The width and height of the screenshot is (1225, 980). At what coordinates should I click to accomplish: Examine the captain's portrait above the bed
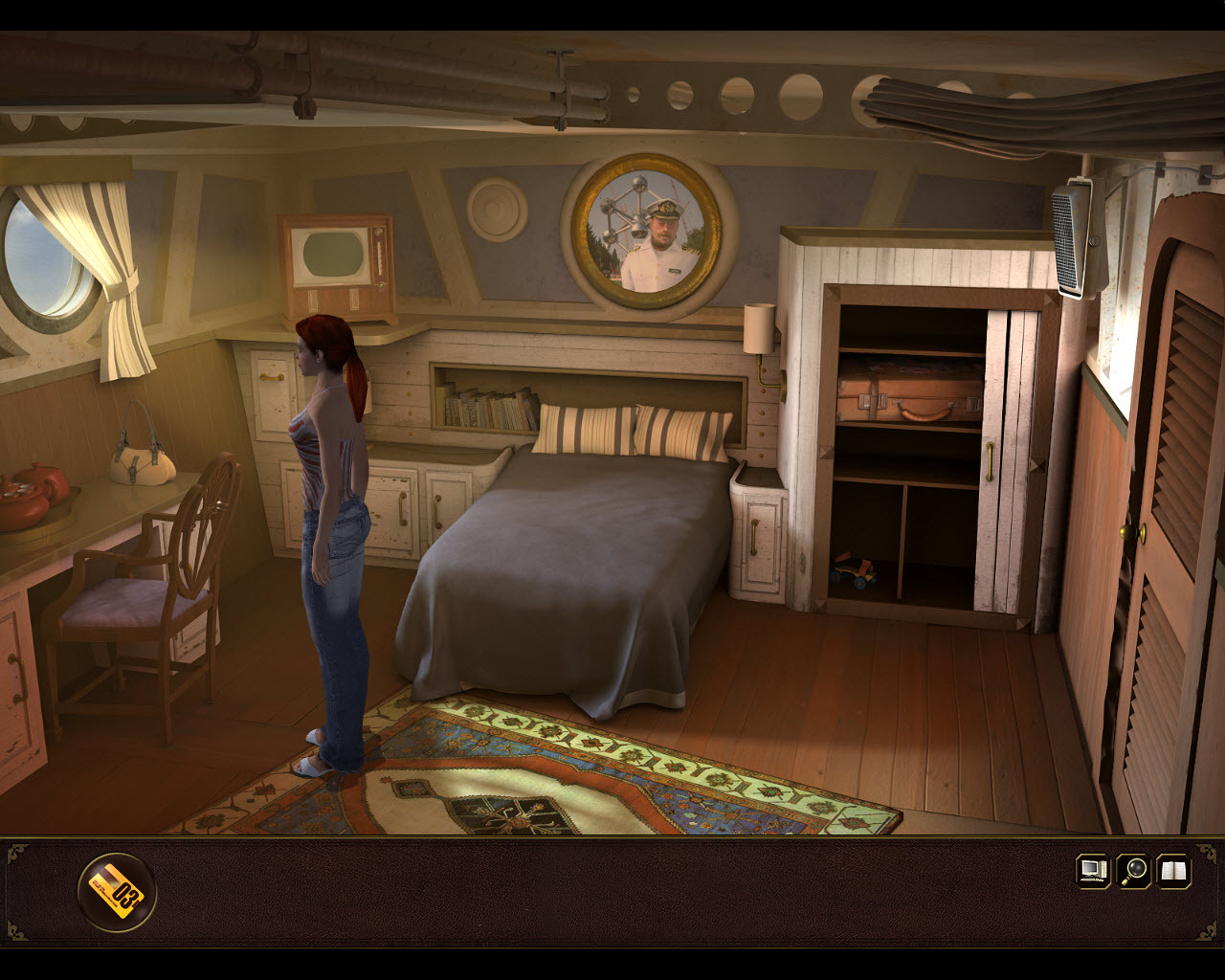click(x=647, y=233)
